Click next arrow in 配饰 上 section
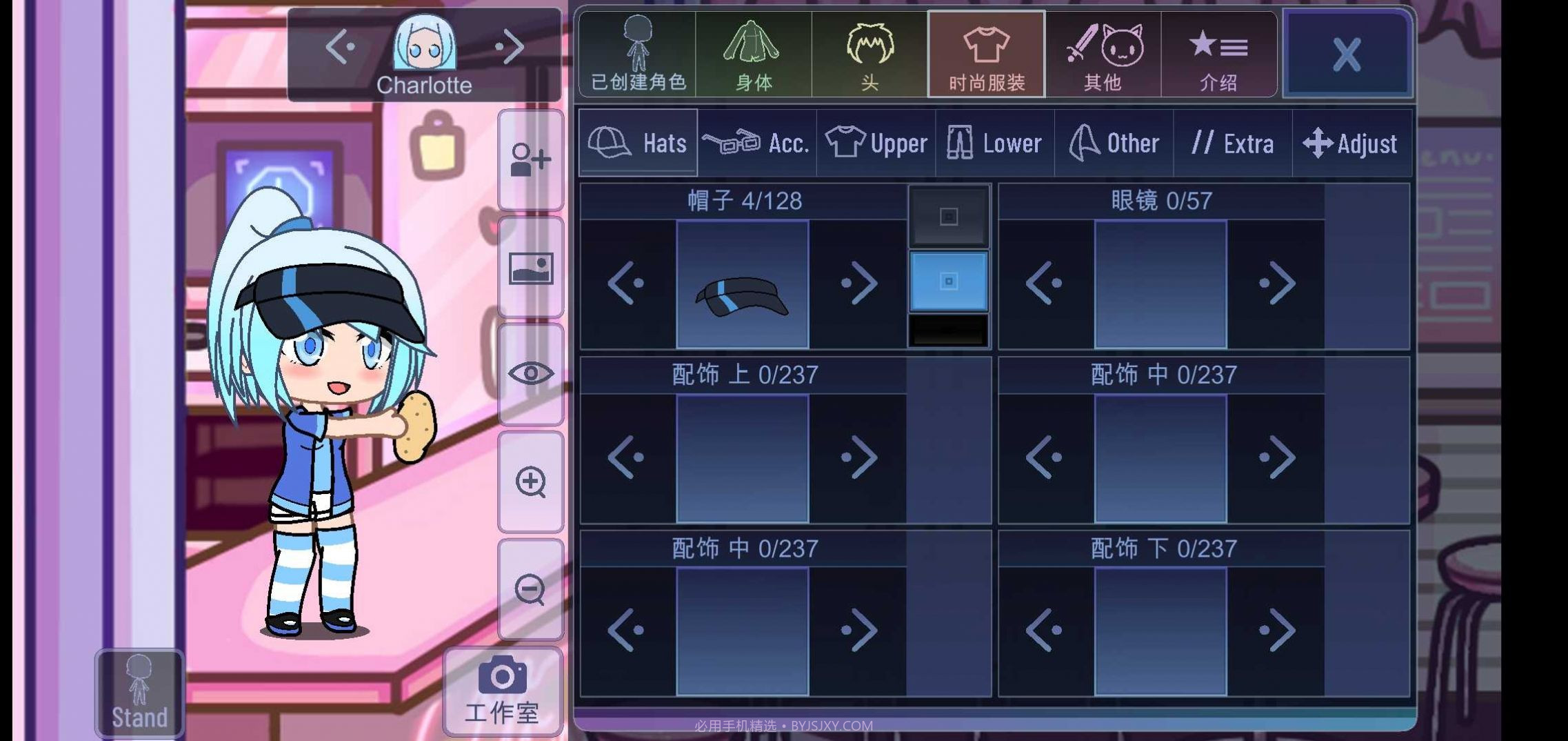Image resolution: width=1568 pixels, height=741 pixels. [857, 457]
